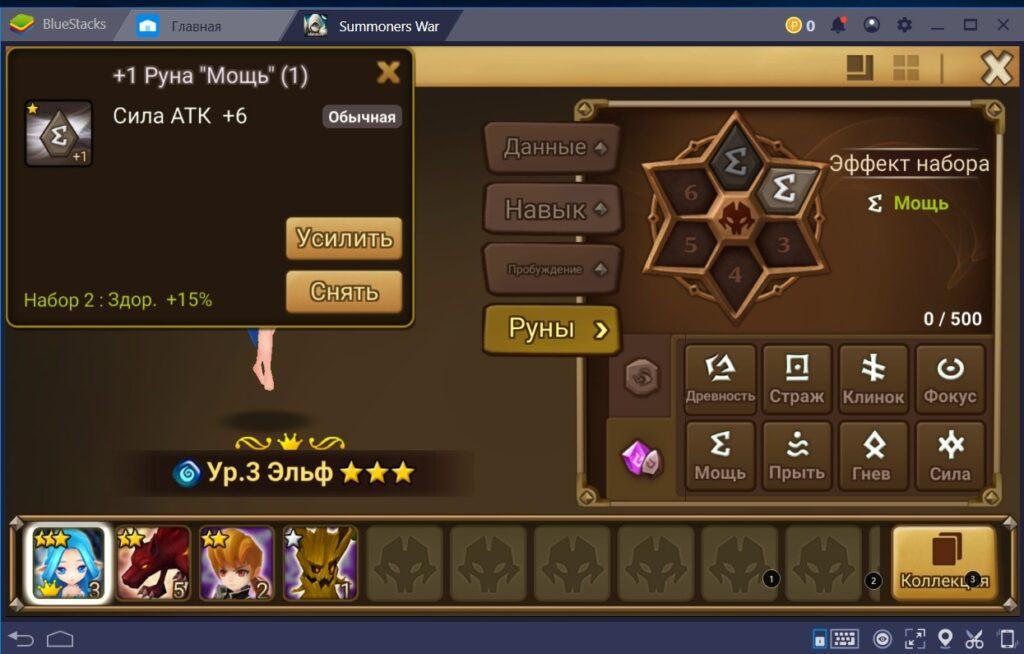The height and width of the screenshot is (654, 1024).
Task: Choose the Гнев rune set filter
Action: (x=873, y=455)
